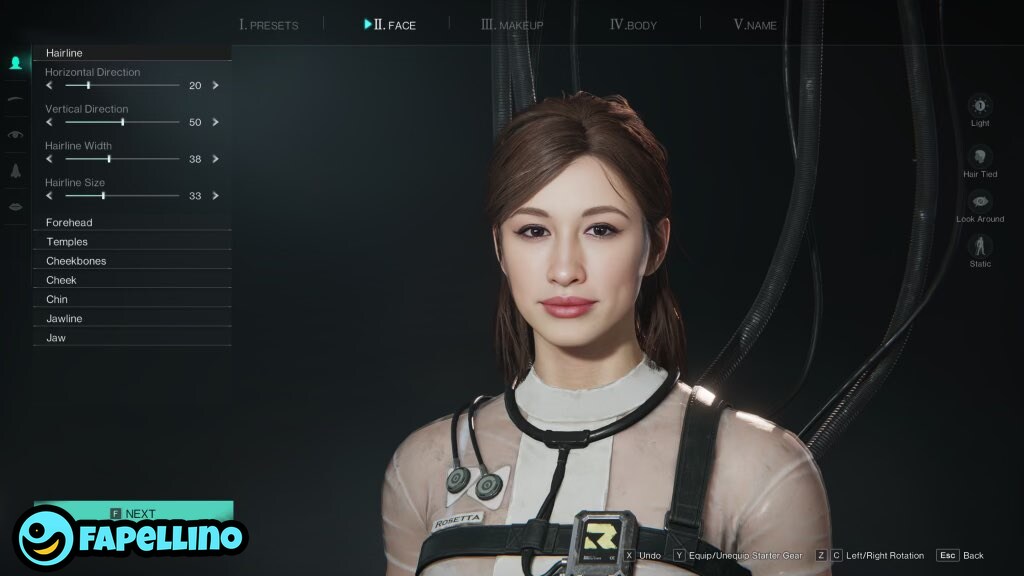Click the Hairline Width slider track
This screenshot has height=576, width=1024.
click(122, 159)
